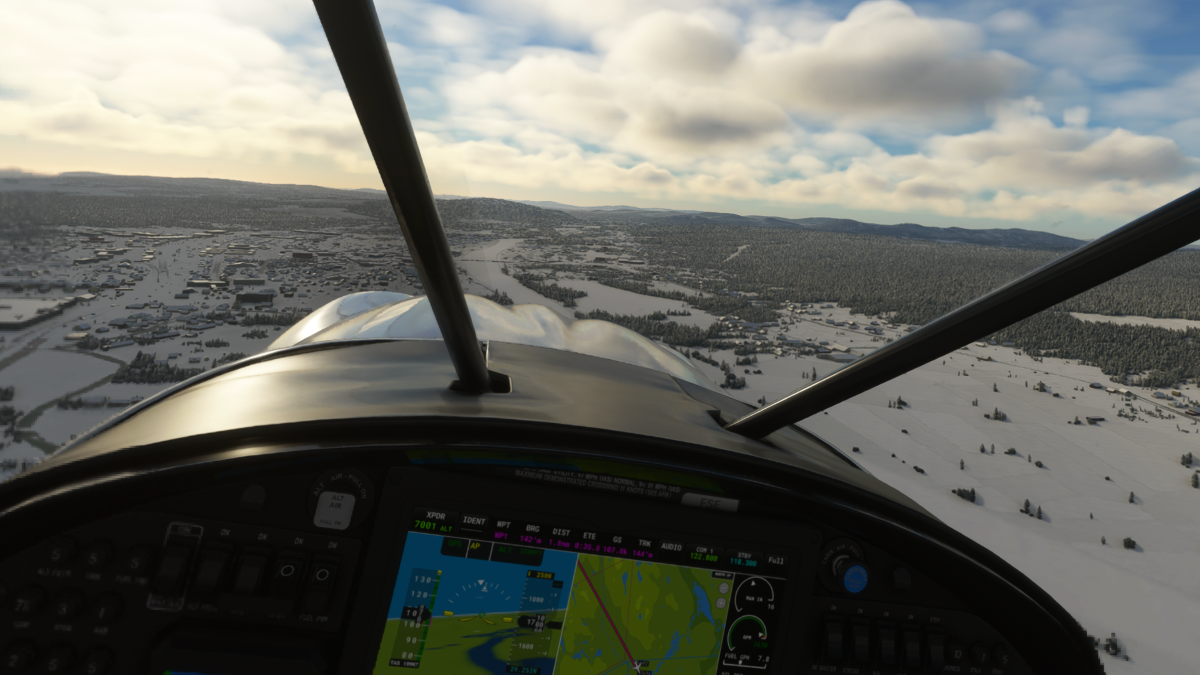
Task: Tap the Full screen layout button
Action: tap(776, 561)
